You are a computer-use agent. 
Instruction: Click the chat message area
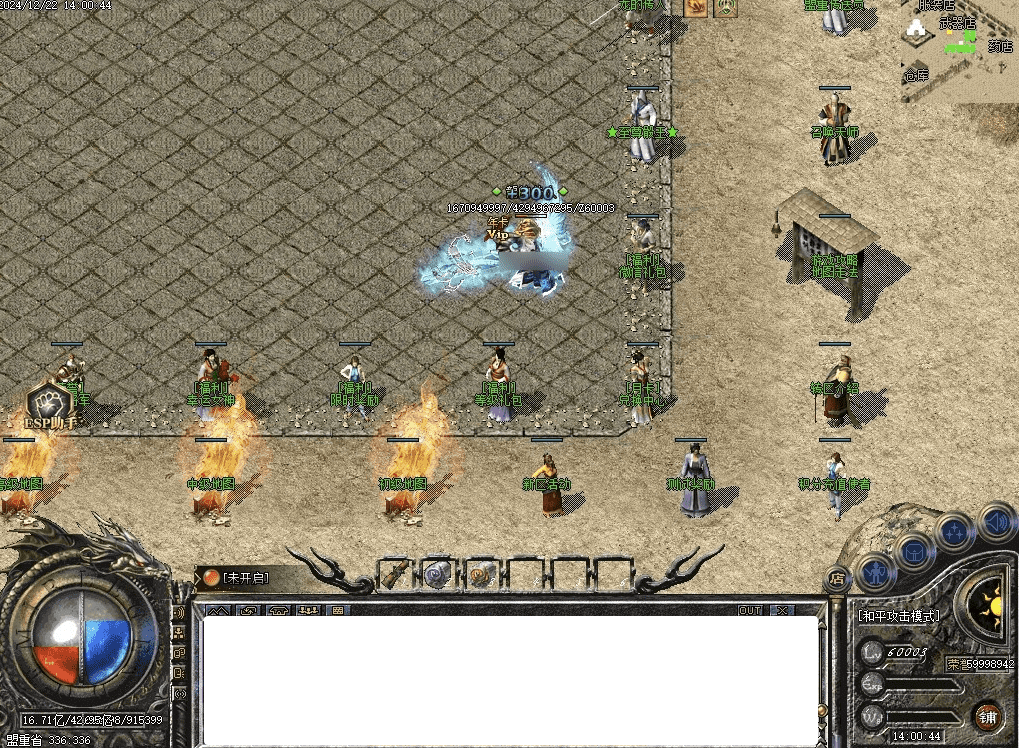click(x=510, y=680)
